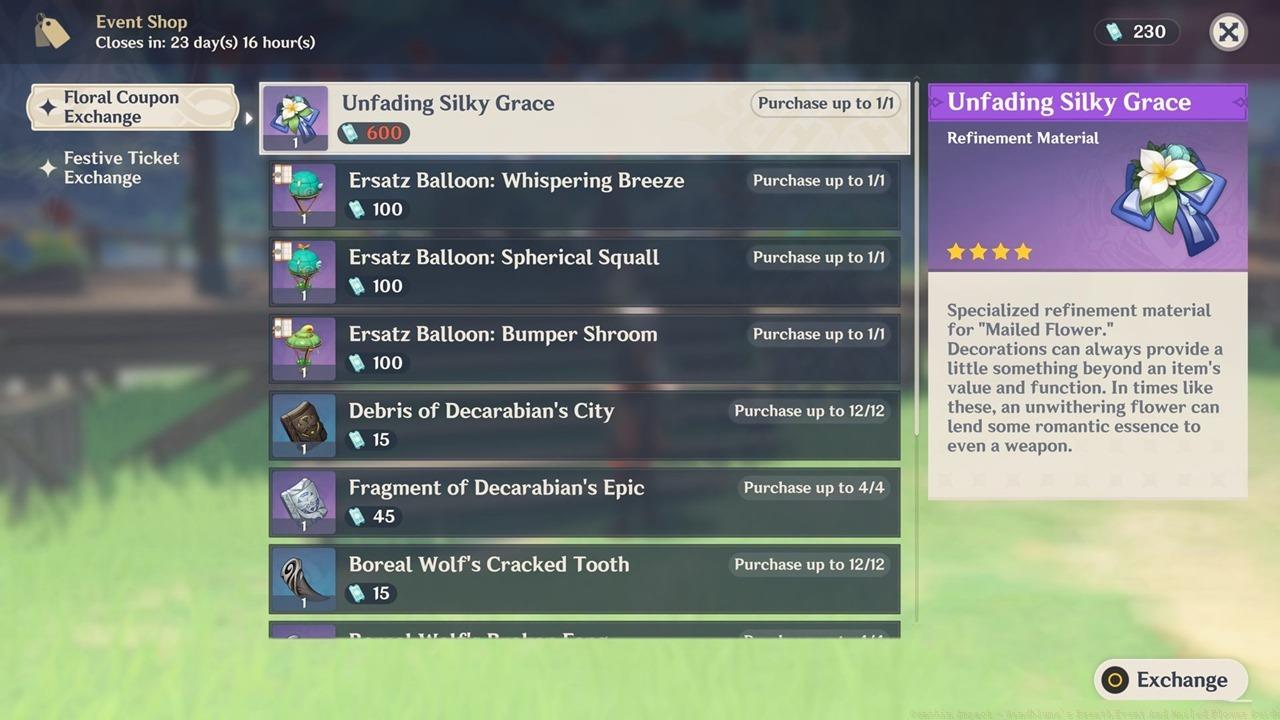Click the coupon currency icon next to 230
This screenshot has height=720, width=1280.
(x=1113, y=31)
